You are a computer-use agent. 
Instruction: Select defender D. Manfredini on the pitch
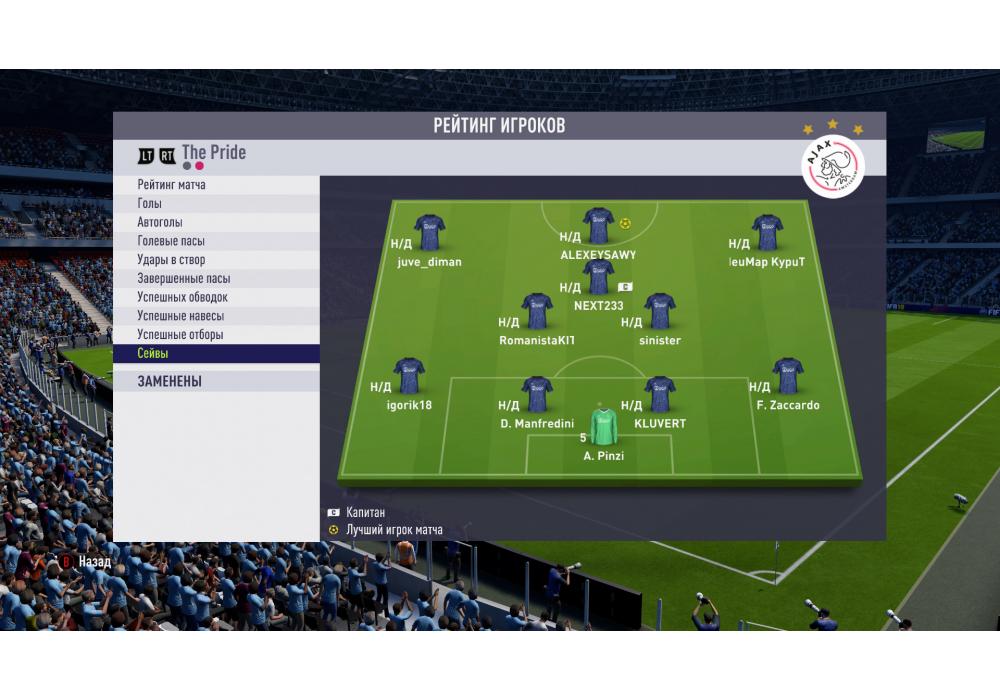pyautogui.click(x=537, y=394)
